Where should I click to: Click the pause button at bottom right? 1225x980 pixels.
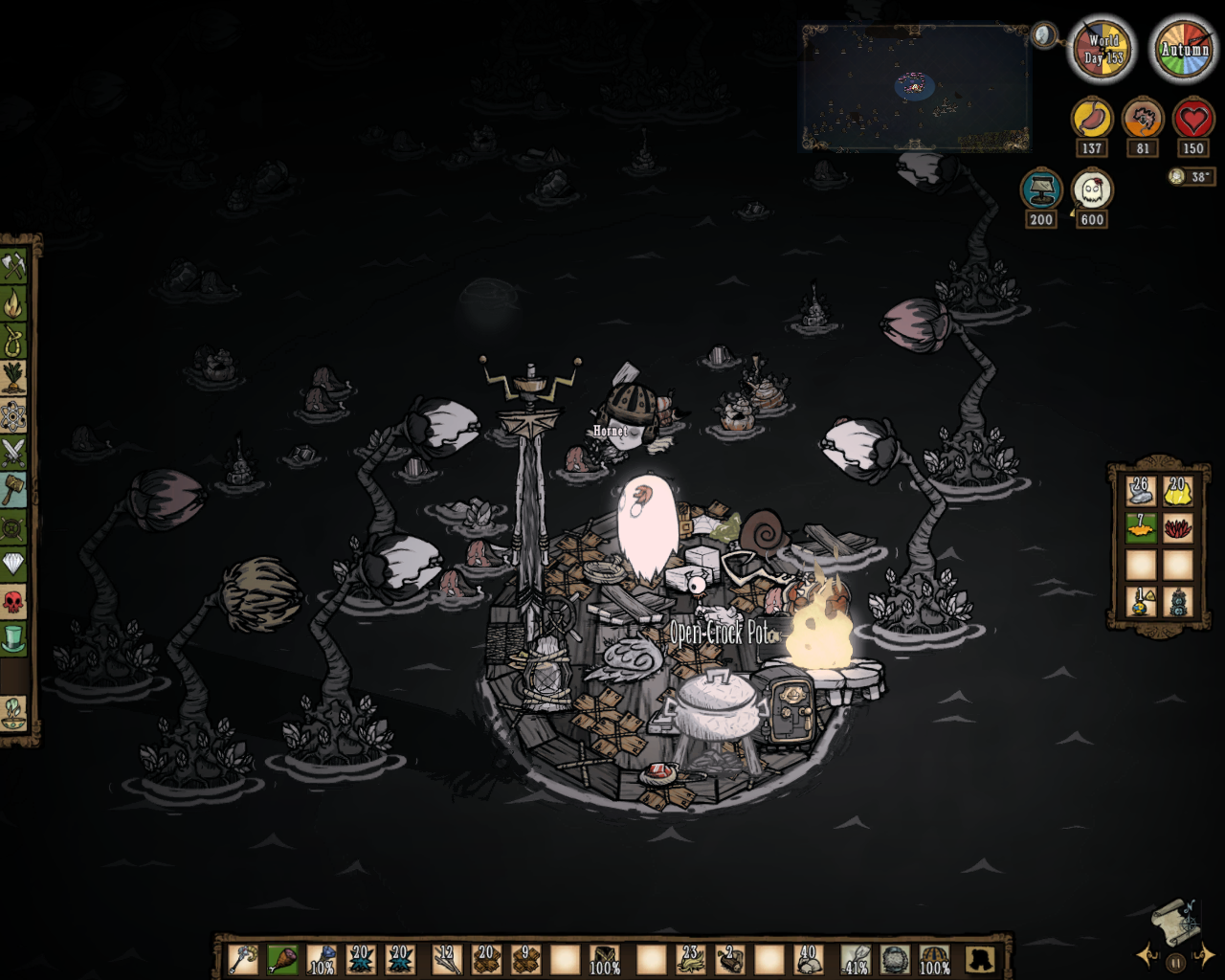[1174, 963]
